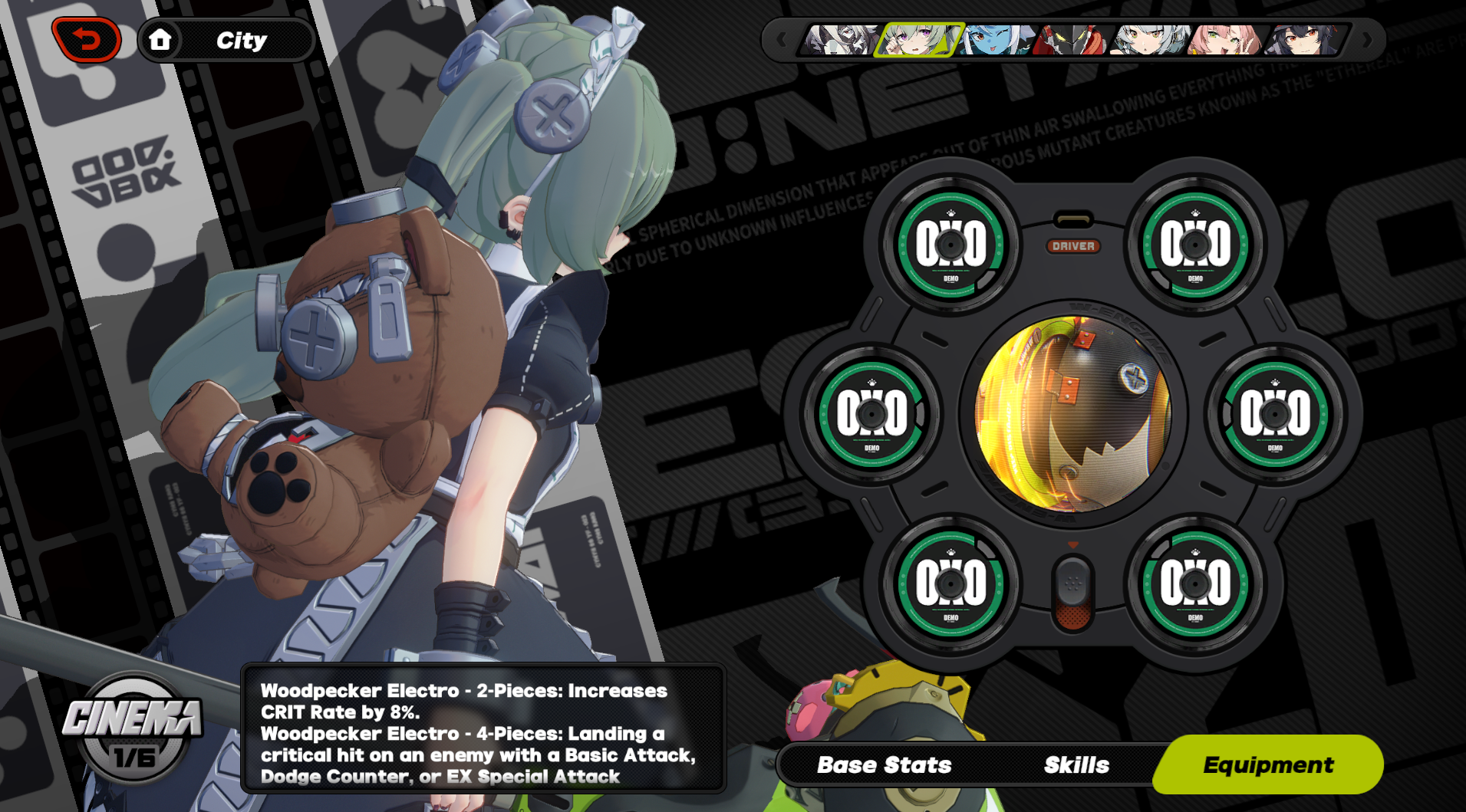This screenshot has width=1466, height=812.
Task: Go back with the red return arrow
Action: click(x=86, y=39)
